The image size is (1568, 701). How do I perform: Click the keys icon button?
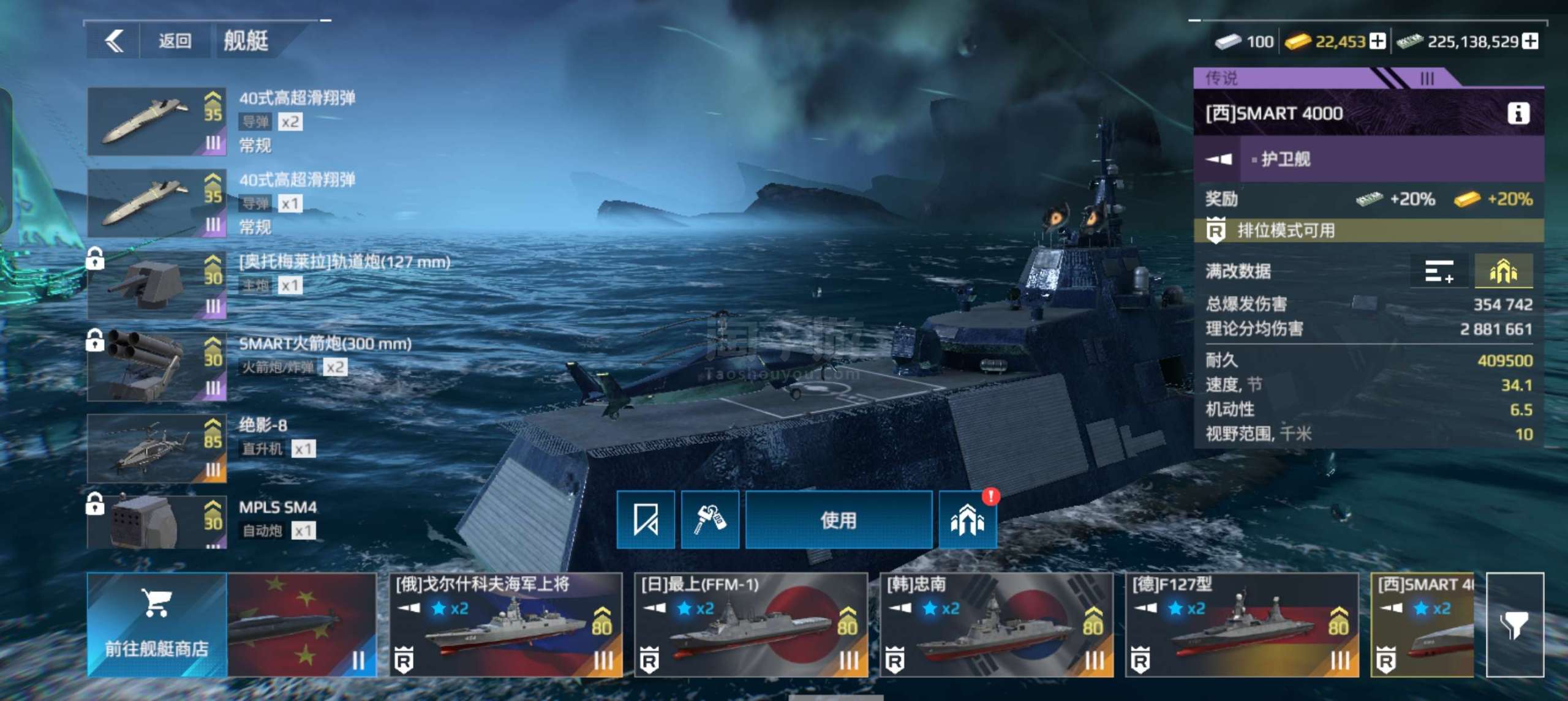[710, 520]
